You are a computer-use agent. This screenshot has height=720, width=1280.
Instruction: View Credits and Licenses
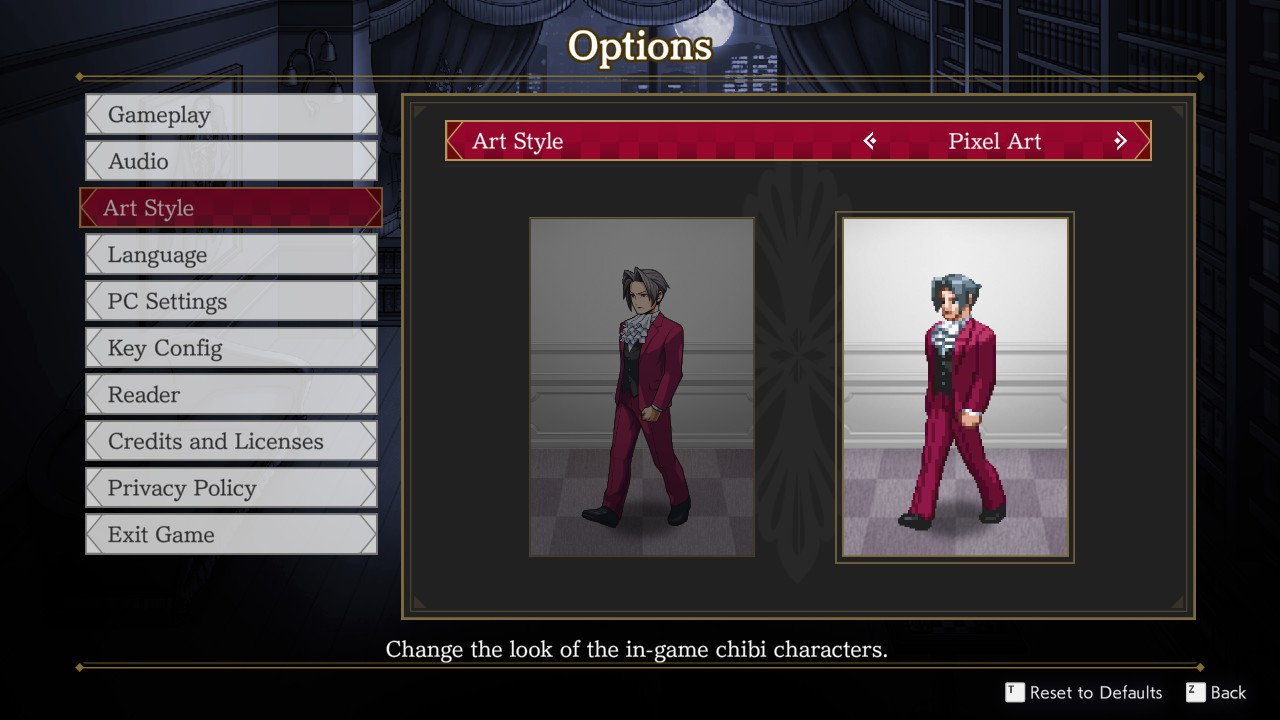pyautogui.click(x=231, y=441)
